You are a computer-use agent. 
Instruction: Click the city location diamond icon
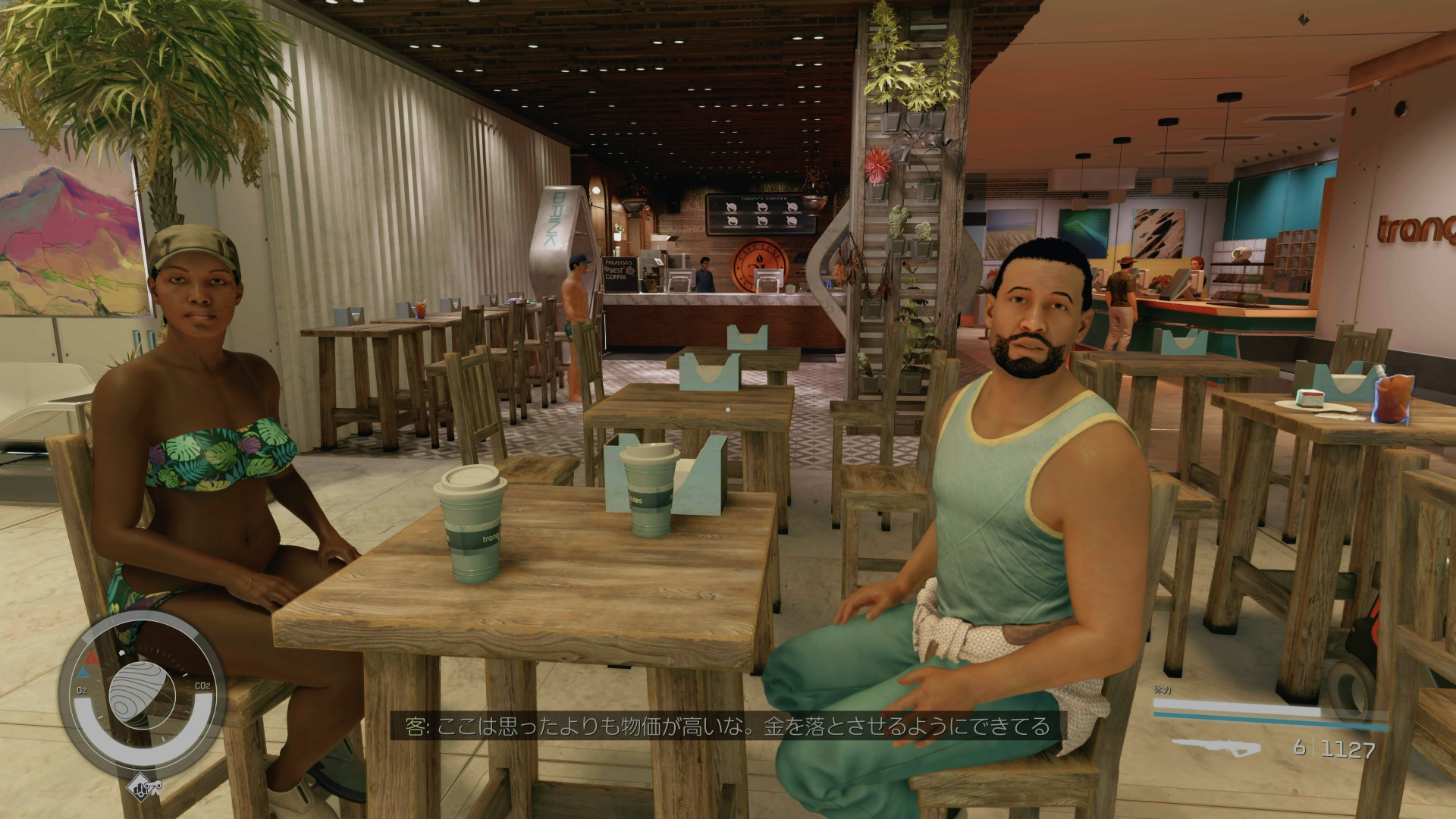[x=144, y=785]
